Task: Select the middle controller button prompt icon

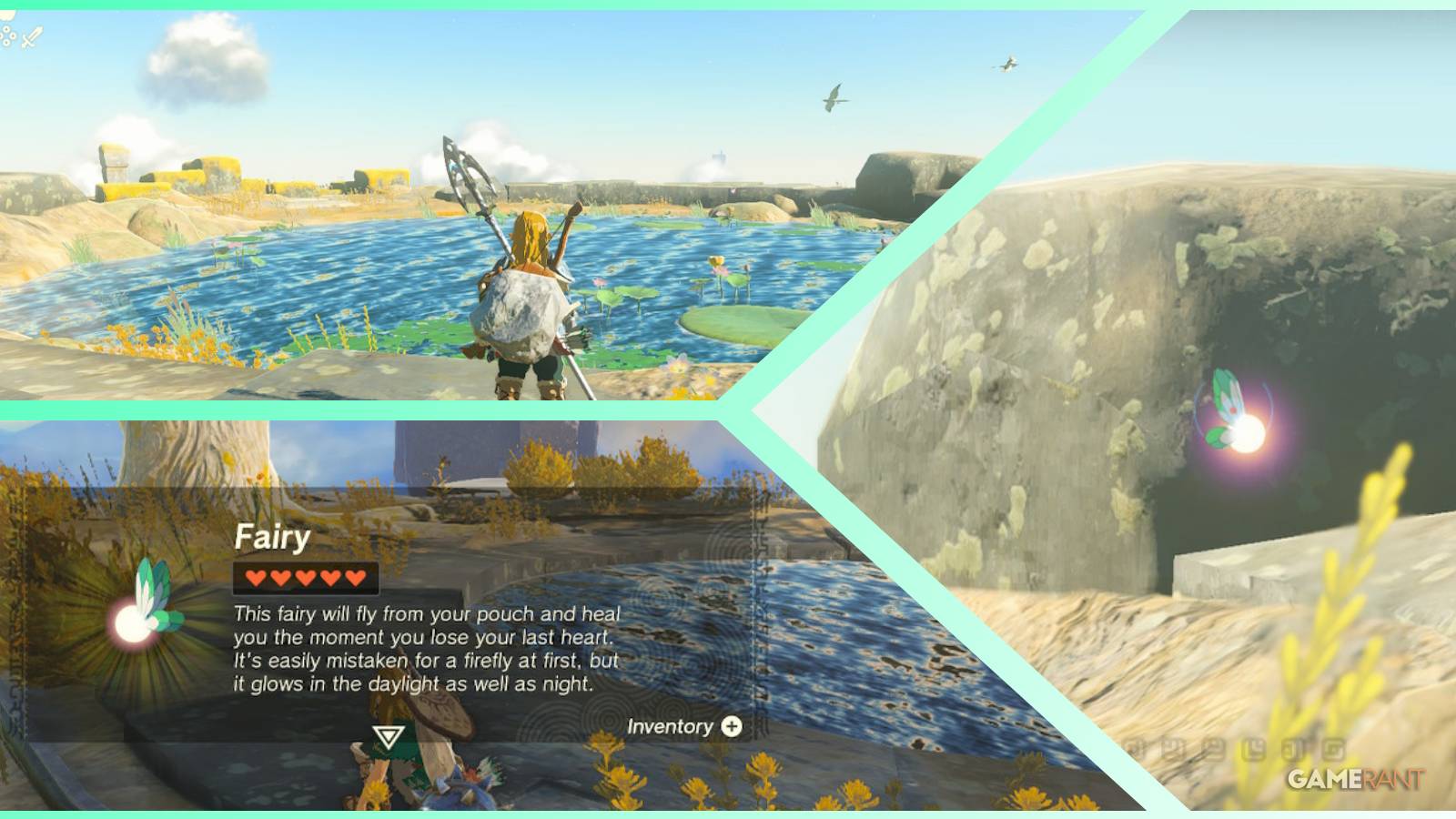Action: pos(1234,746)
